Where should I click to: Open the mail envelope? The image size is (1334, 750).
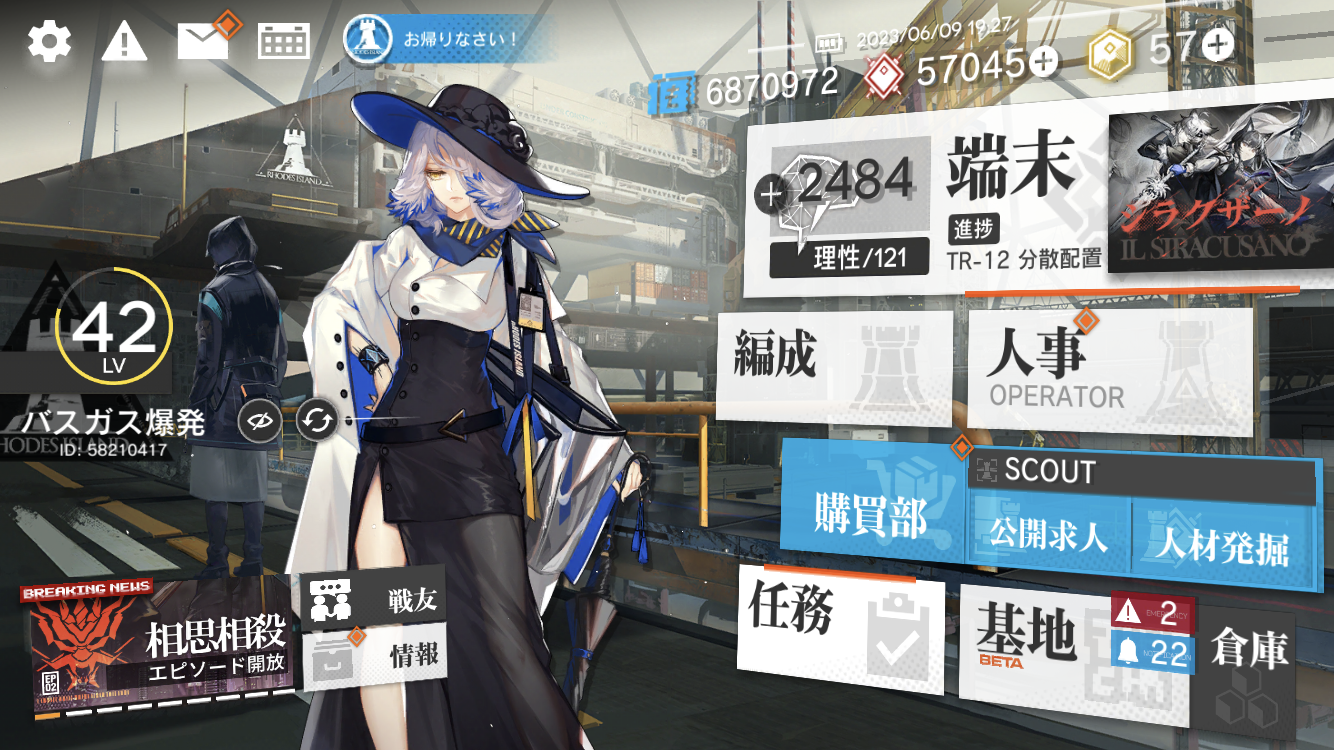pyautogui.click(x=203, y=40)
